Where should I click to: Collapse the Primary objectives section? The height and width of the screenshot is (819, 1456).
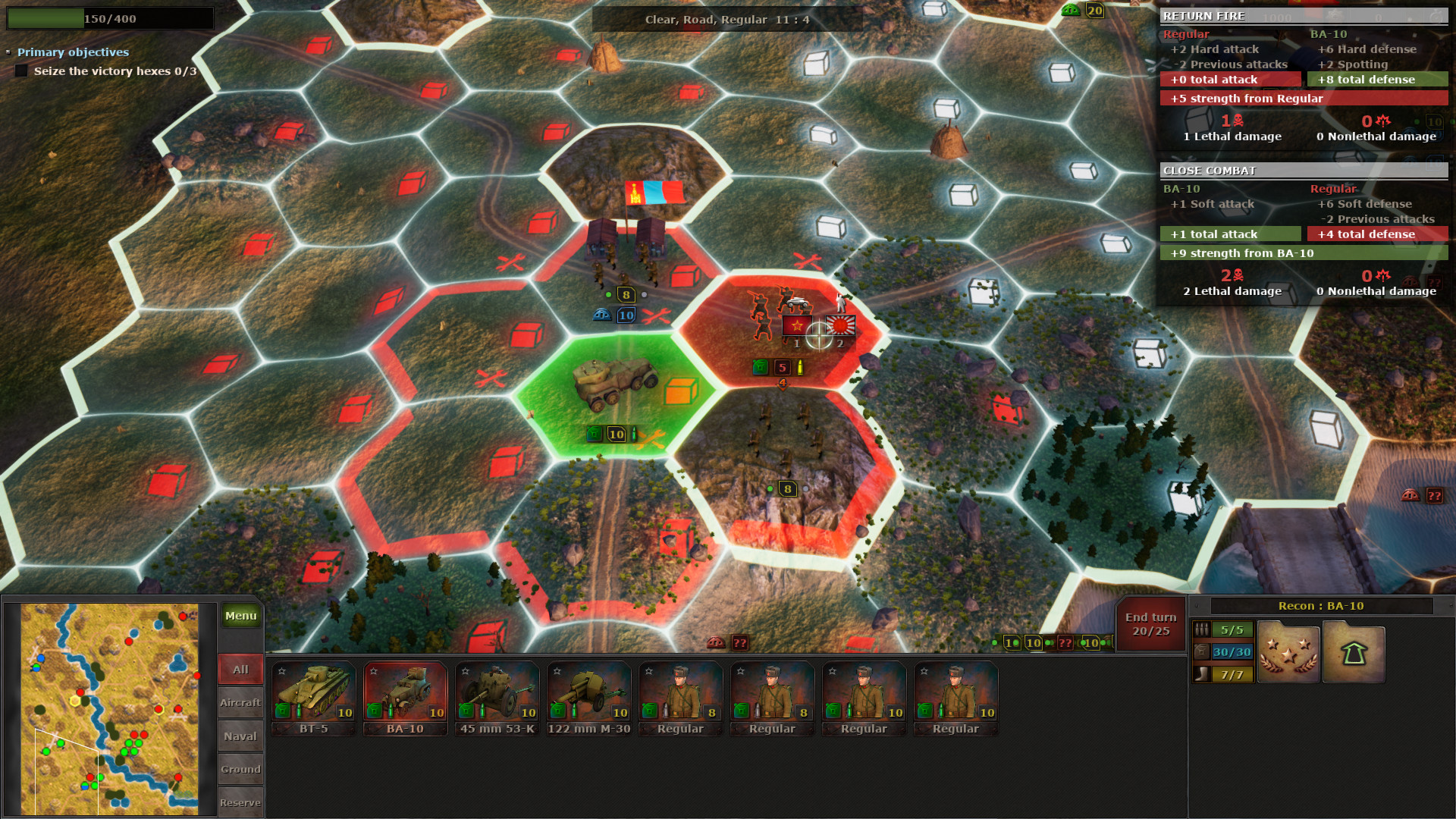point(9,52)
